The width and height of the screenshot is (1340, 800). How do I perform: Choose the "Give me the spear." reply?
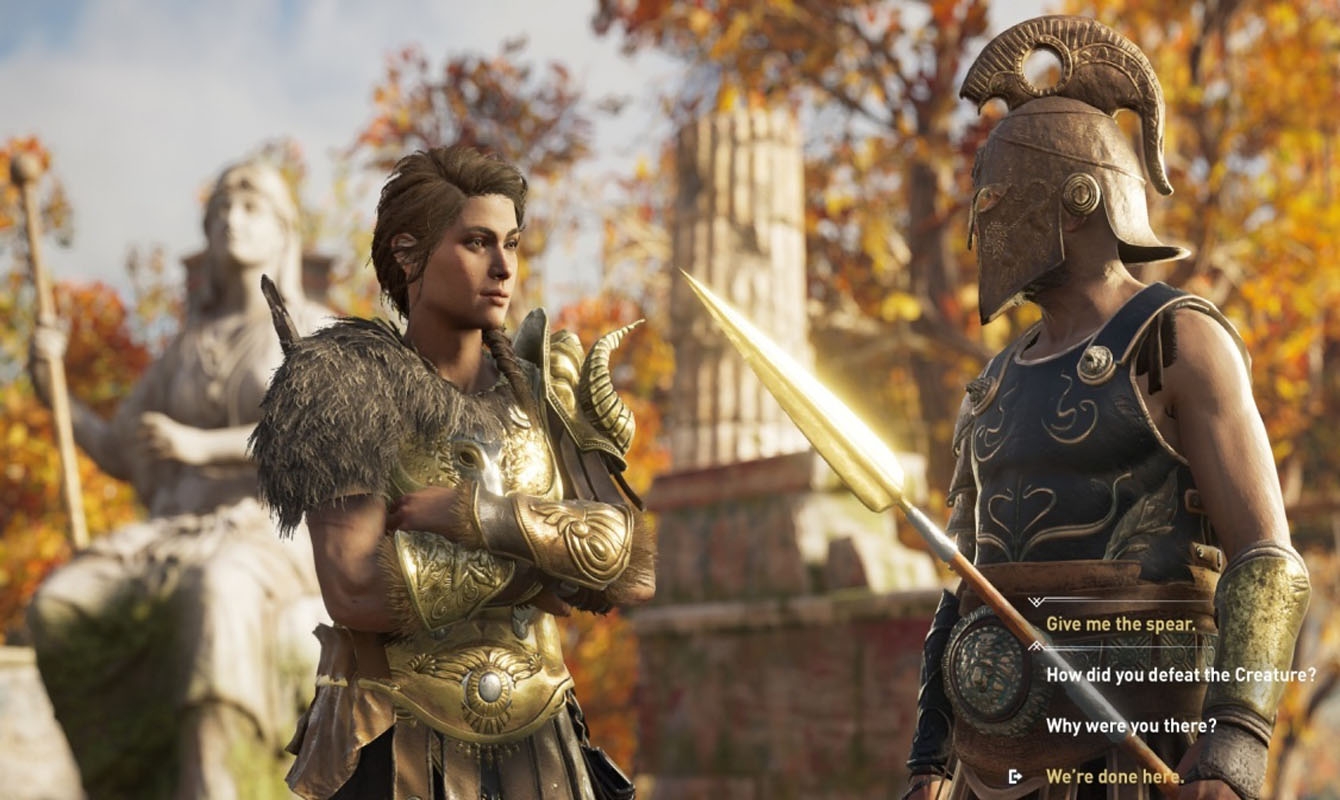point(1120,624)
